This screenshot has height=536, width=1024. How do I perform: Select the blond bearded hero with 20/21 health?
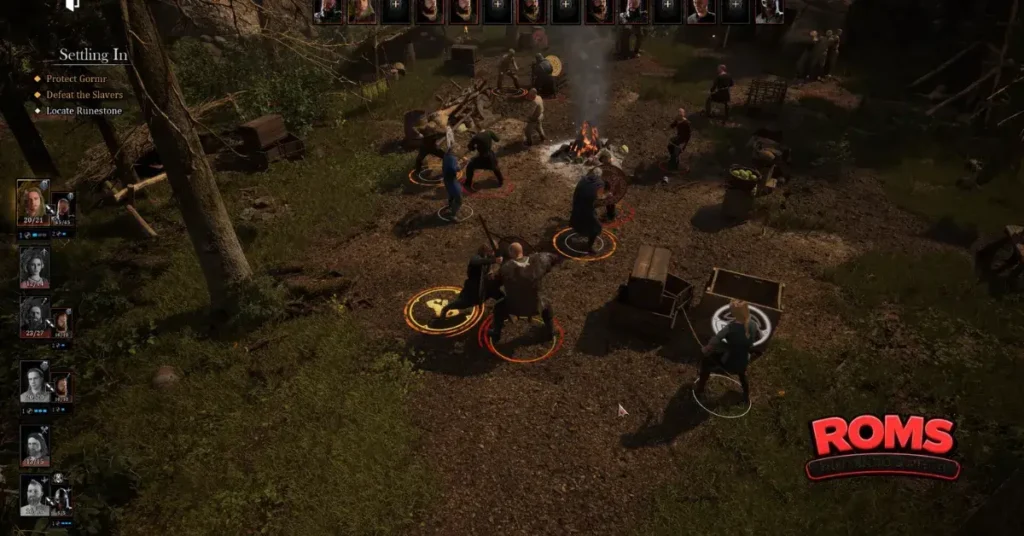(x=33, y=202)
